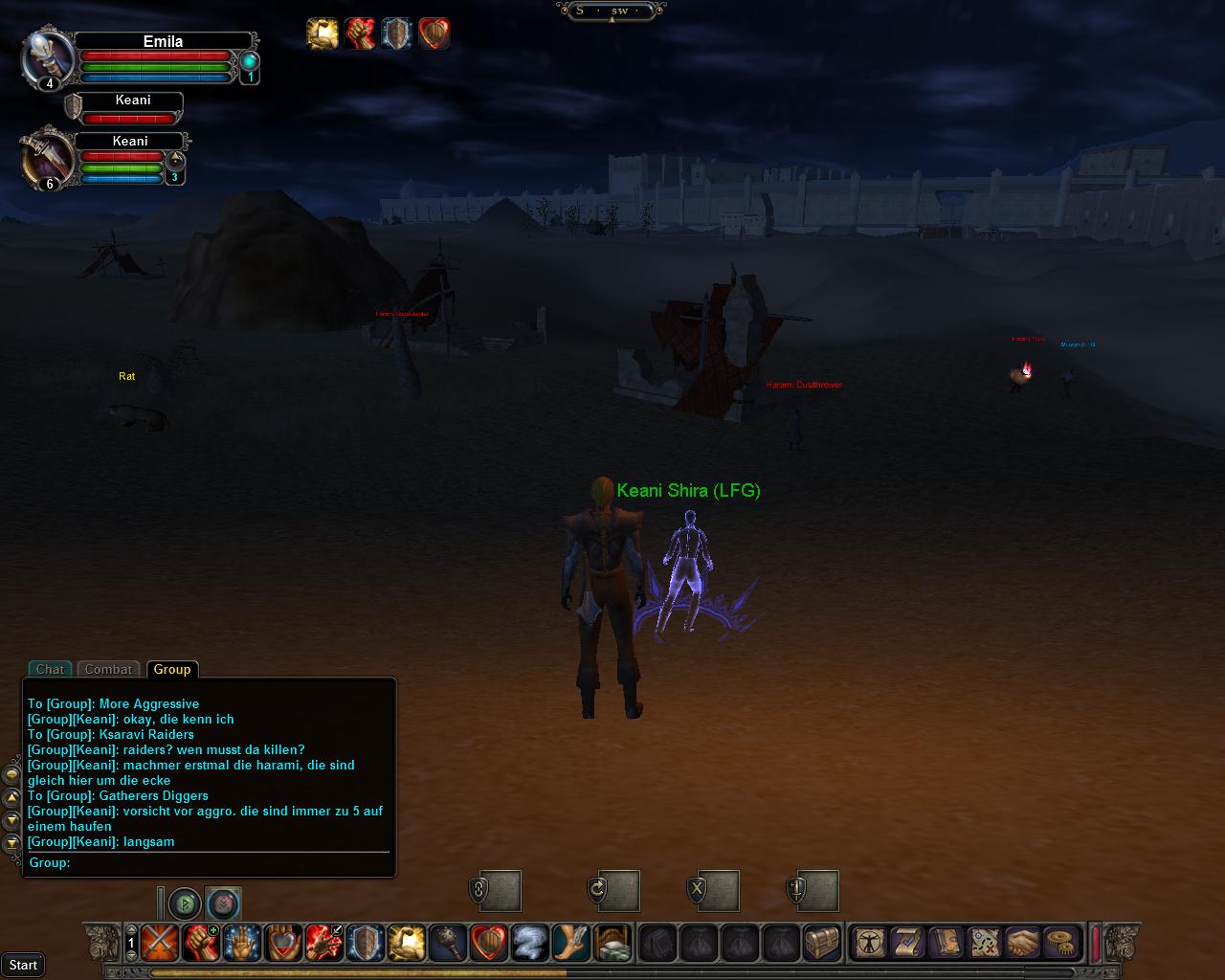The height and width of the screenshot is (980, 1225).
Task: Click the Start button
Action: pyautogui.click(x=23, y=965)
